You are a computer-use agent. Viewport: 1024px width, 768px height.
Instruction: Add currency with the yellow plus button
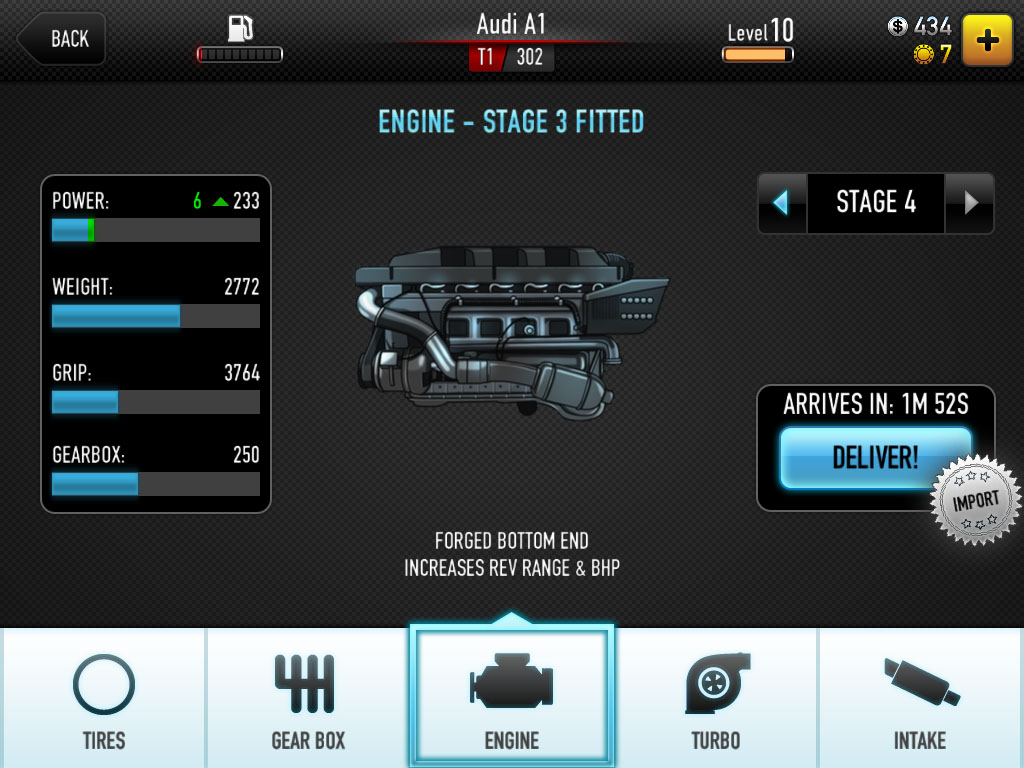pyautogui.click(x=987, y=40)
